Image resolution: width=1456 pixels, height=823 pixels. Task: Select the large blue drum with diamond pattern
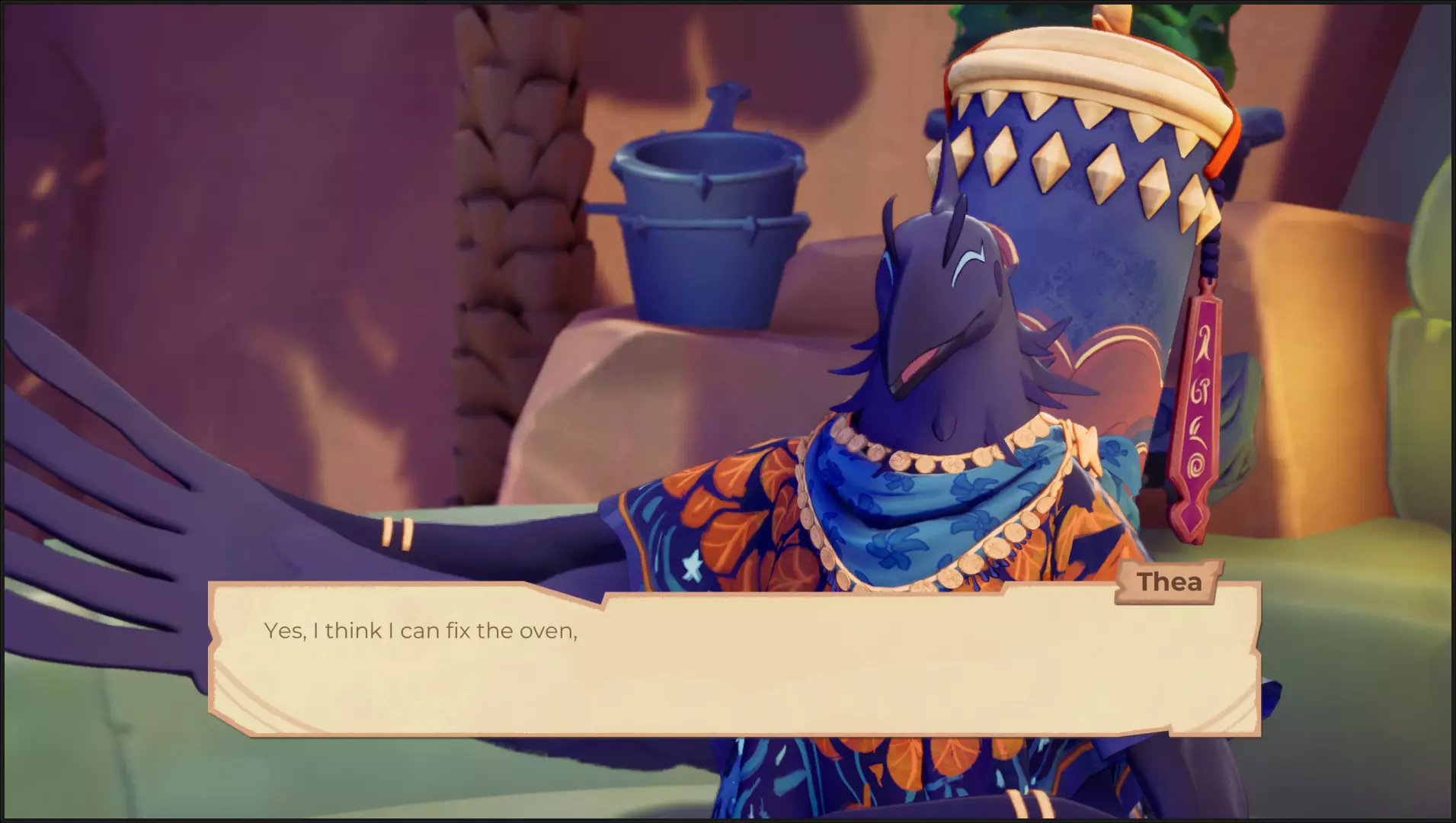[1067, 175]
